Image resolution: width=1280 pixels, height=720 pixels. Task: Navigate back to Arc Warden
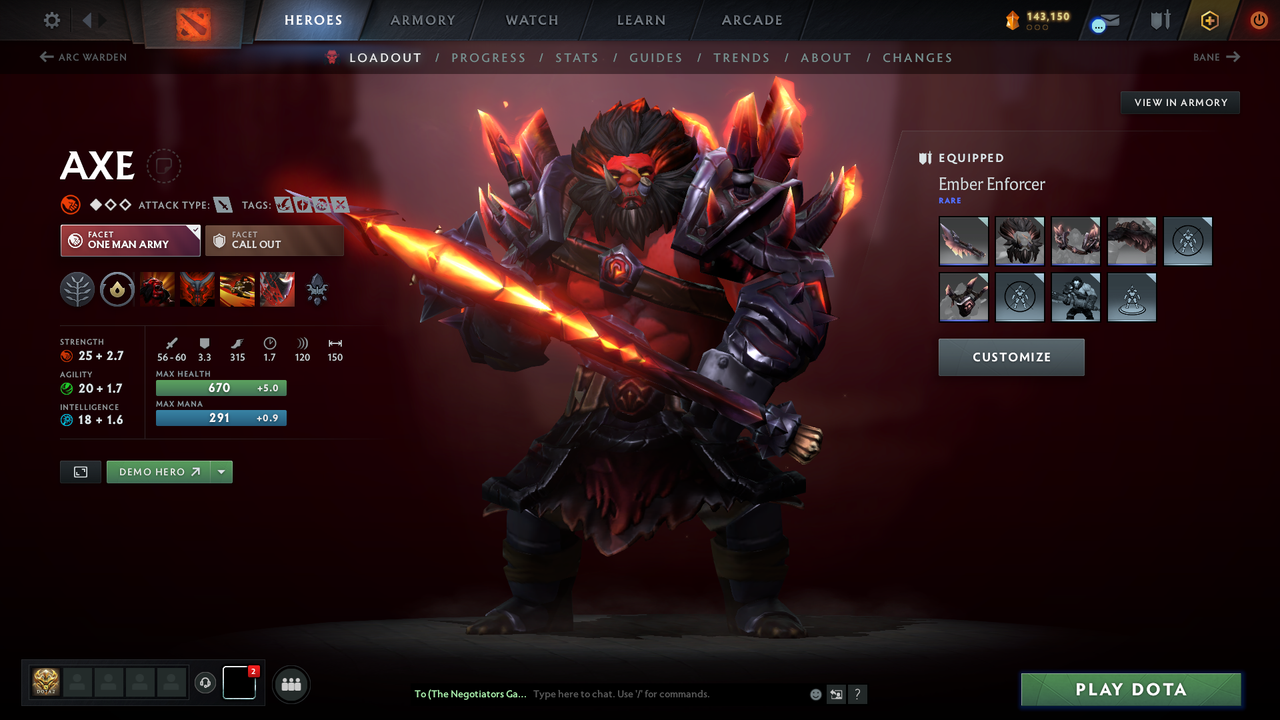(85, 57)
